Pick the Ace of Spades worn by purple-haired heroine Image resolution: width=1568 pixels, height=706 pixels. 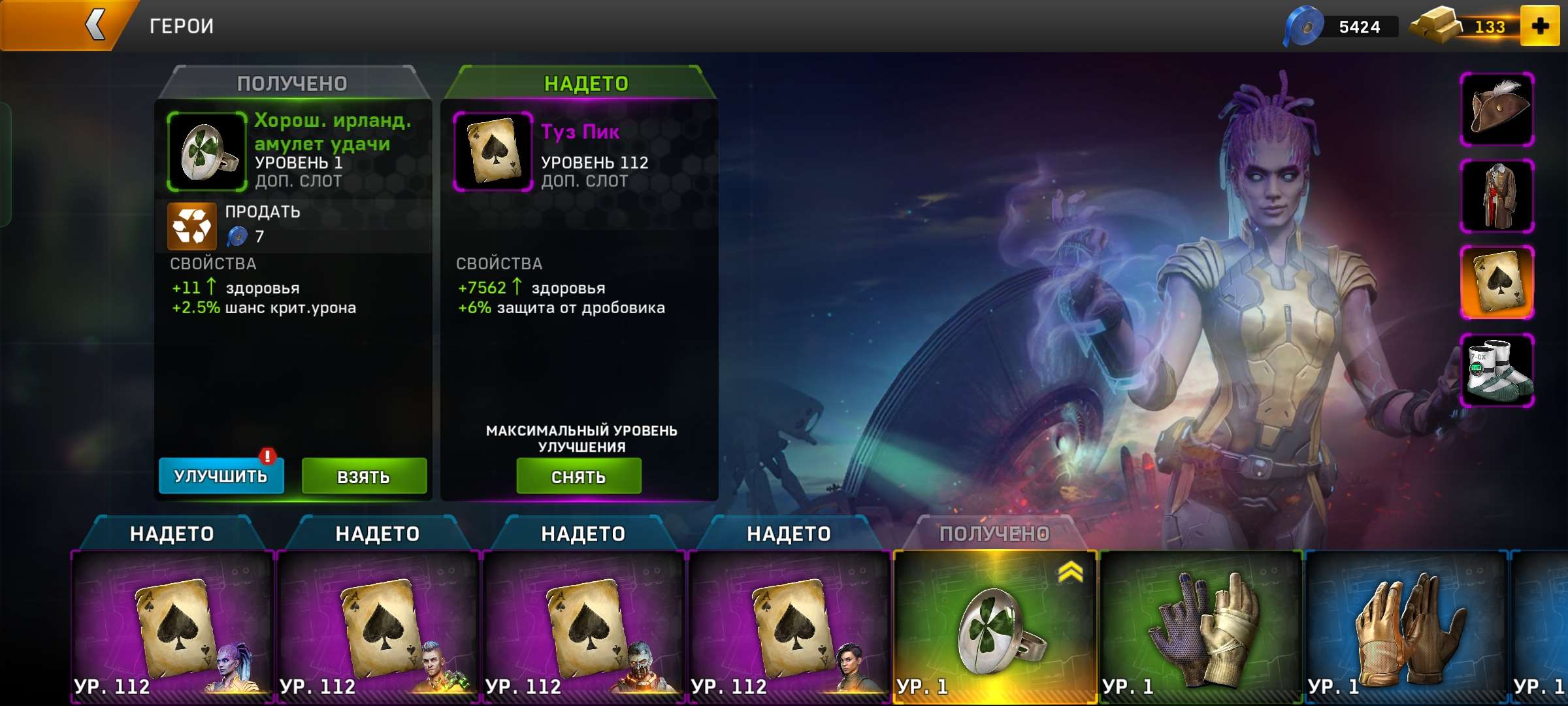click(172, 626)
